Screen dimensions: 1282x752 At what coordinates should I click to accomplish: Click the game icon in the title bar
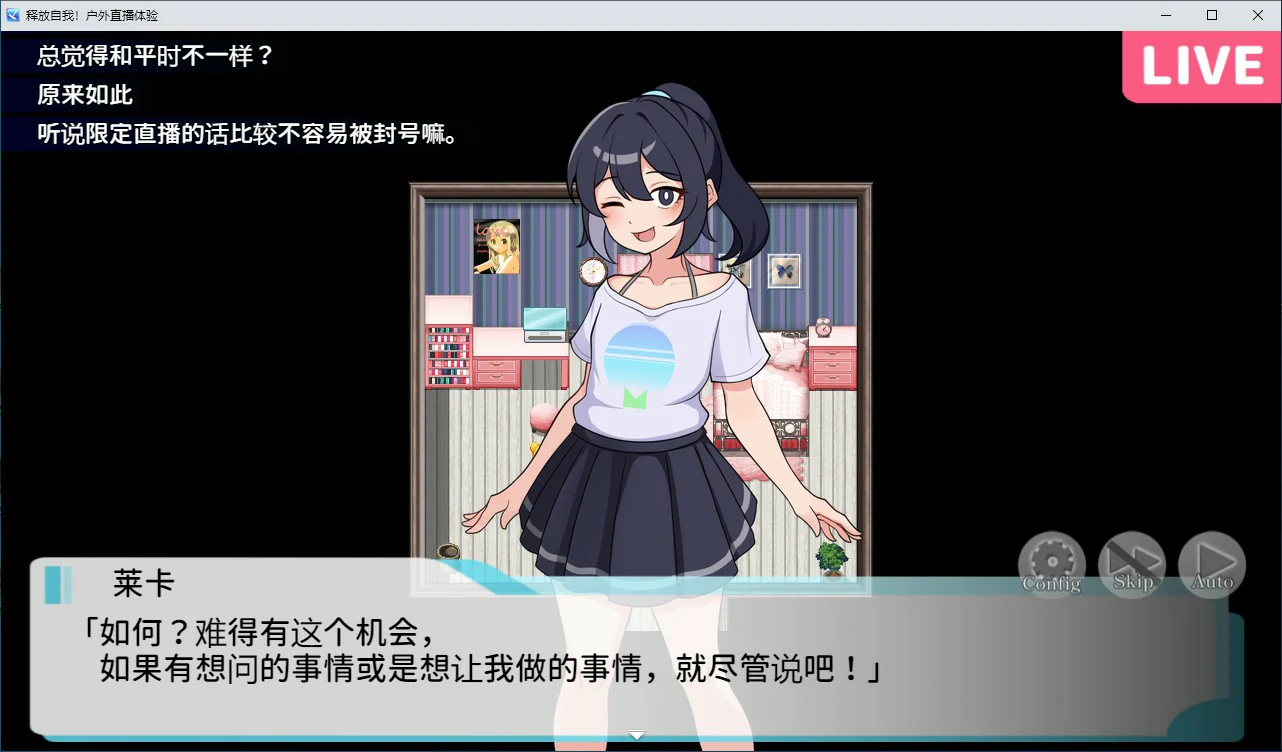coord(11,14)
